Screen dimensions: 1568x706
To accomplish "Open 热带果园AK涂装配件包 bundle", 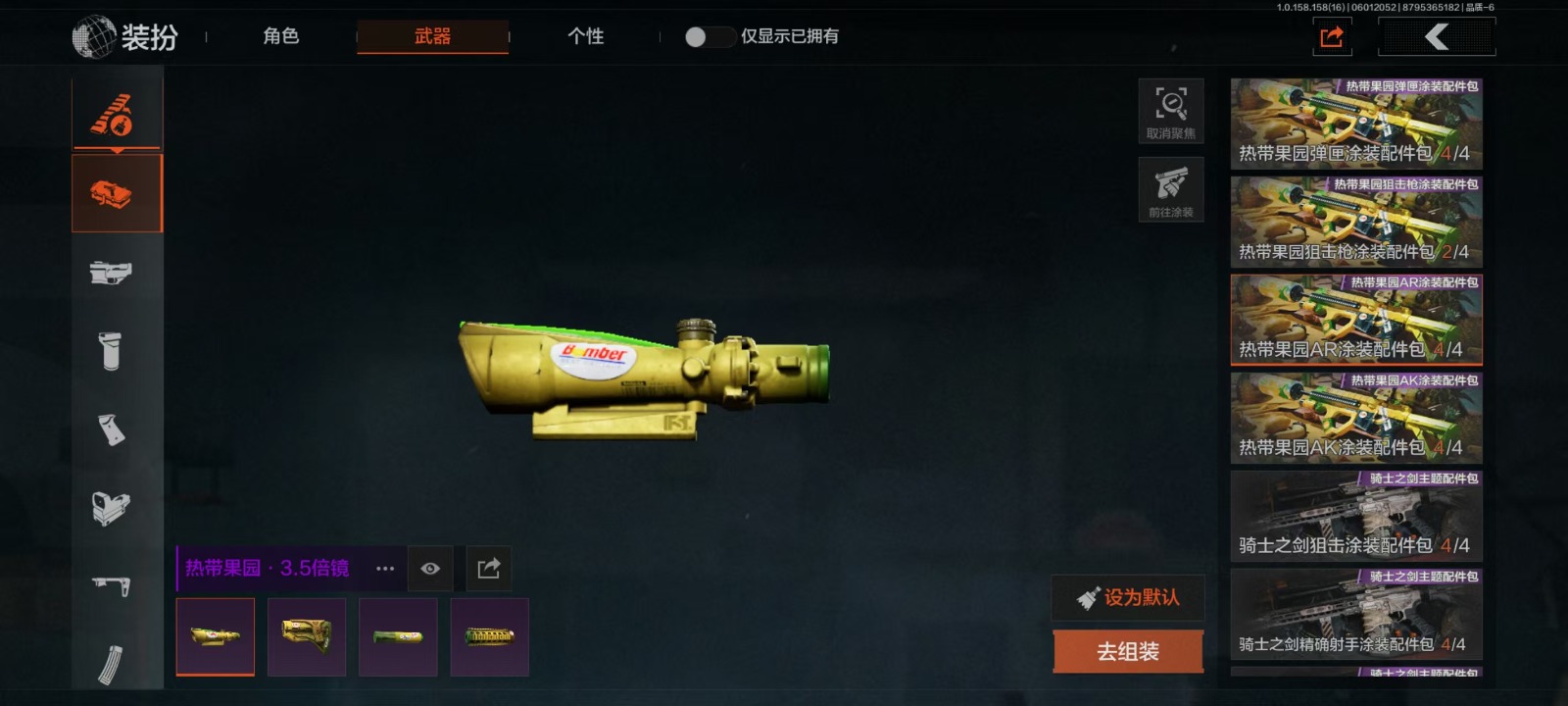I will pyautogui.click(x=1356, y=419).
